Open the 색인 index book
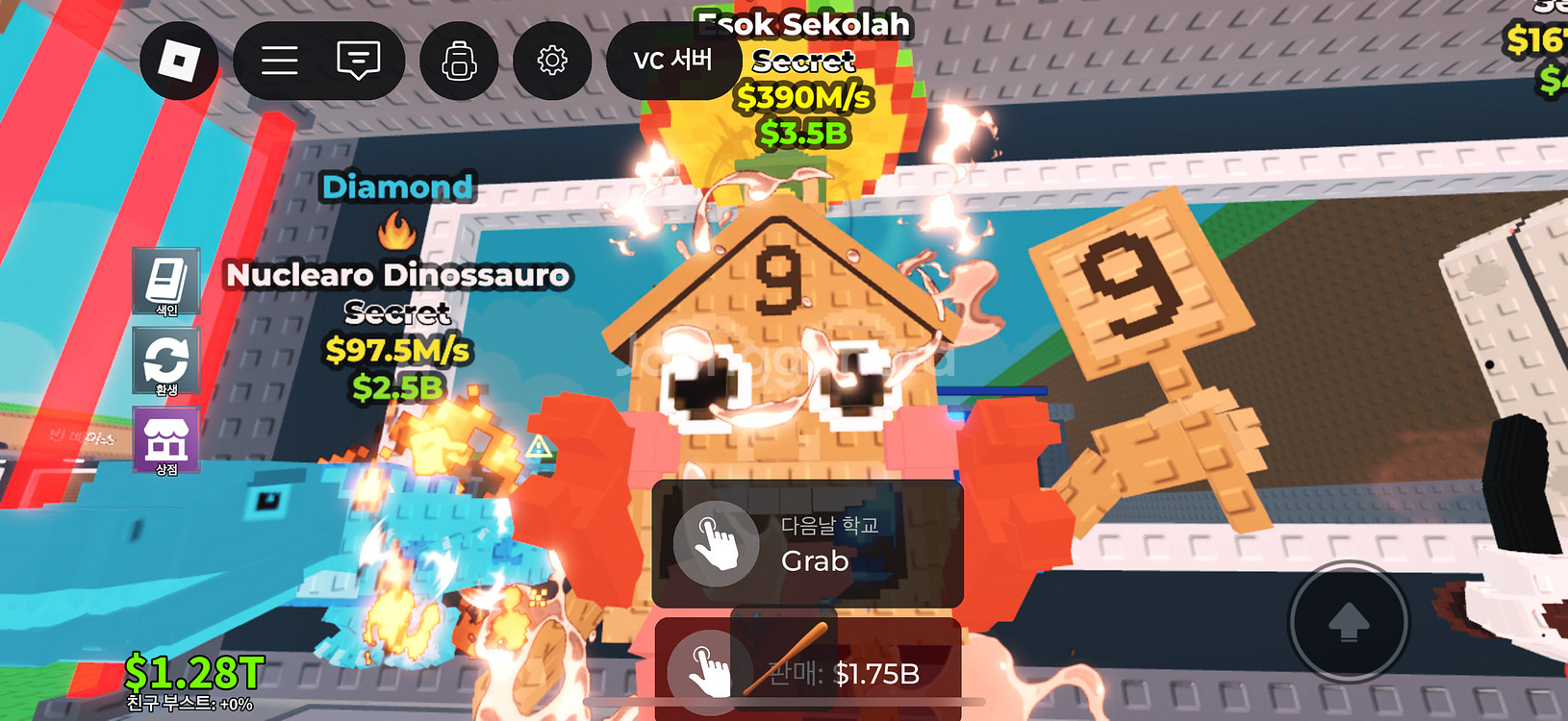 pos(166,281)
